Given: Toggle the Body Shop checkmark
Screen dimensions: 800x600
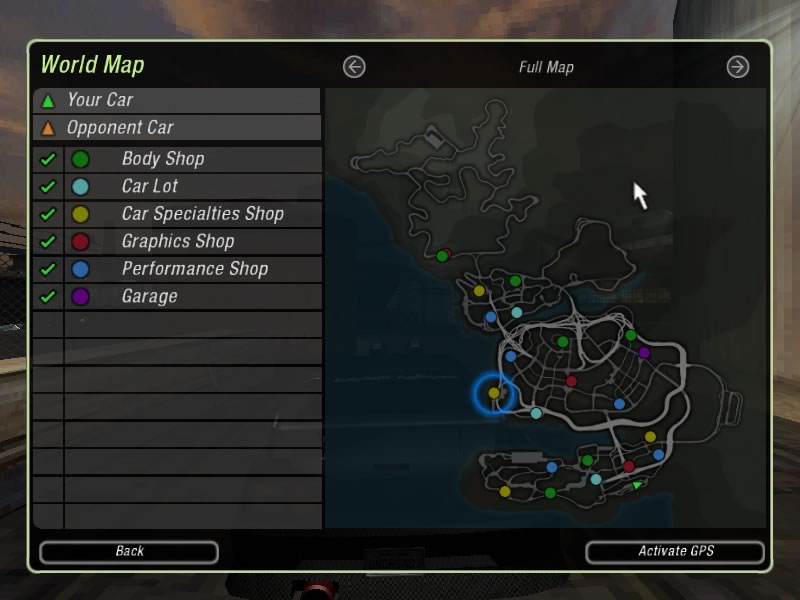Looking at the screenshot, I should 47,159.
